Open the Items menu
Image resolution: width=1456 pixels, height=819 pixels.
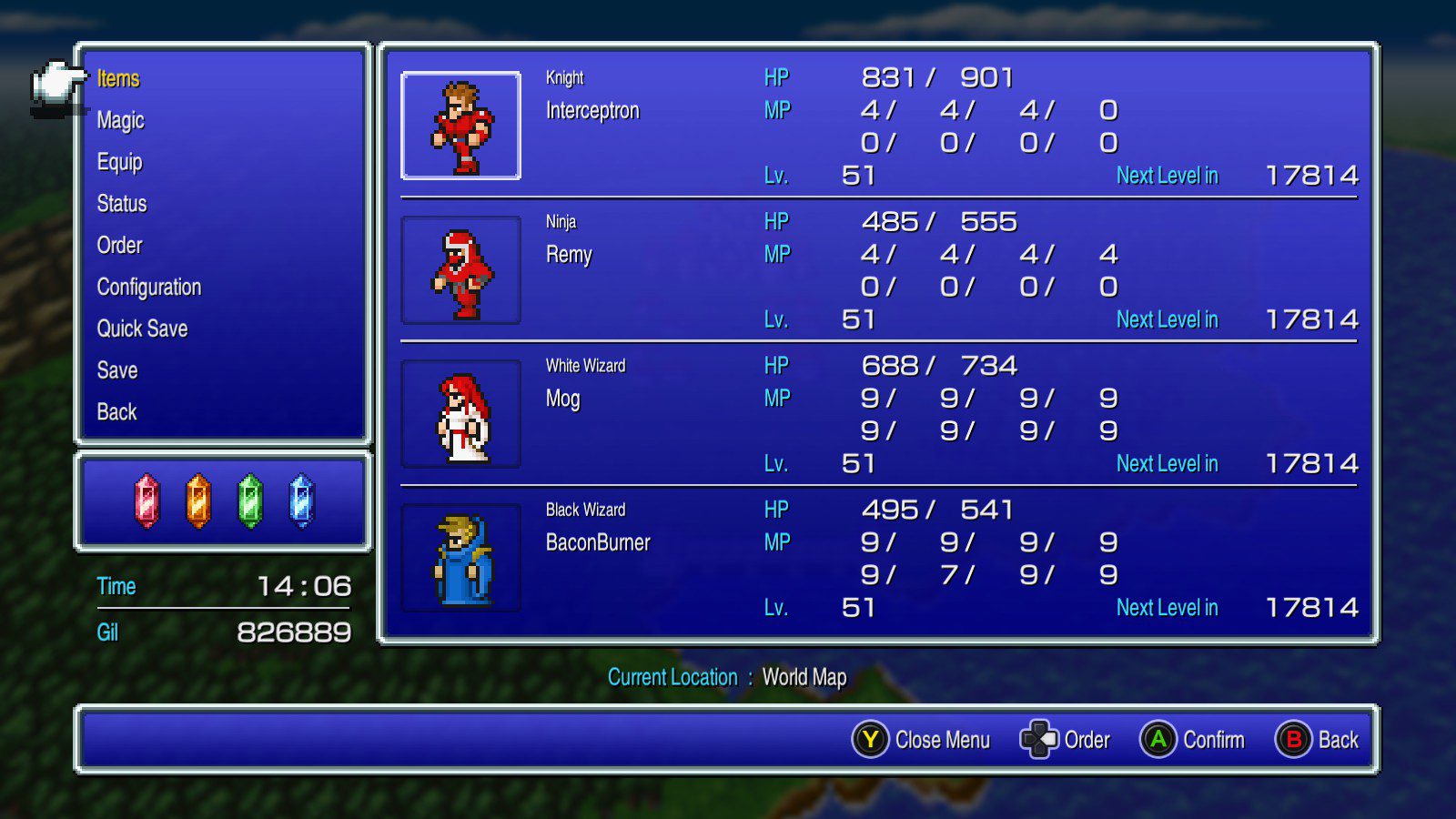[x=118, y=79]
